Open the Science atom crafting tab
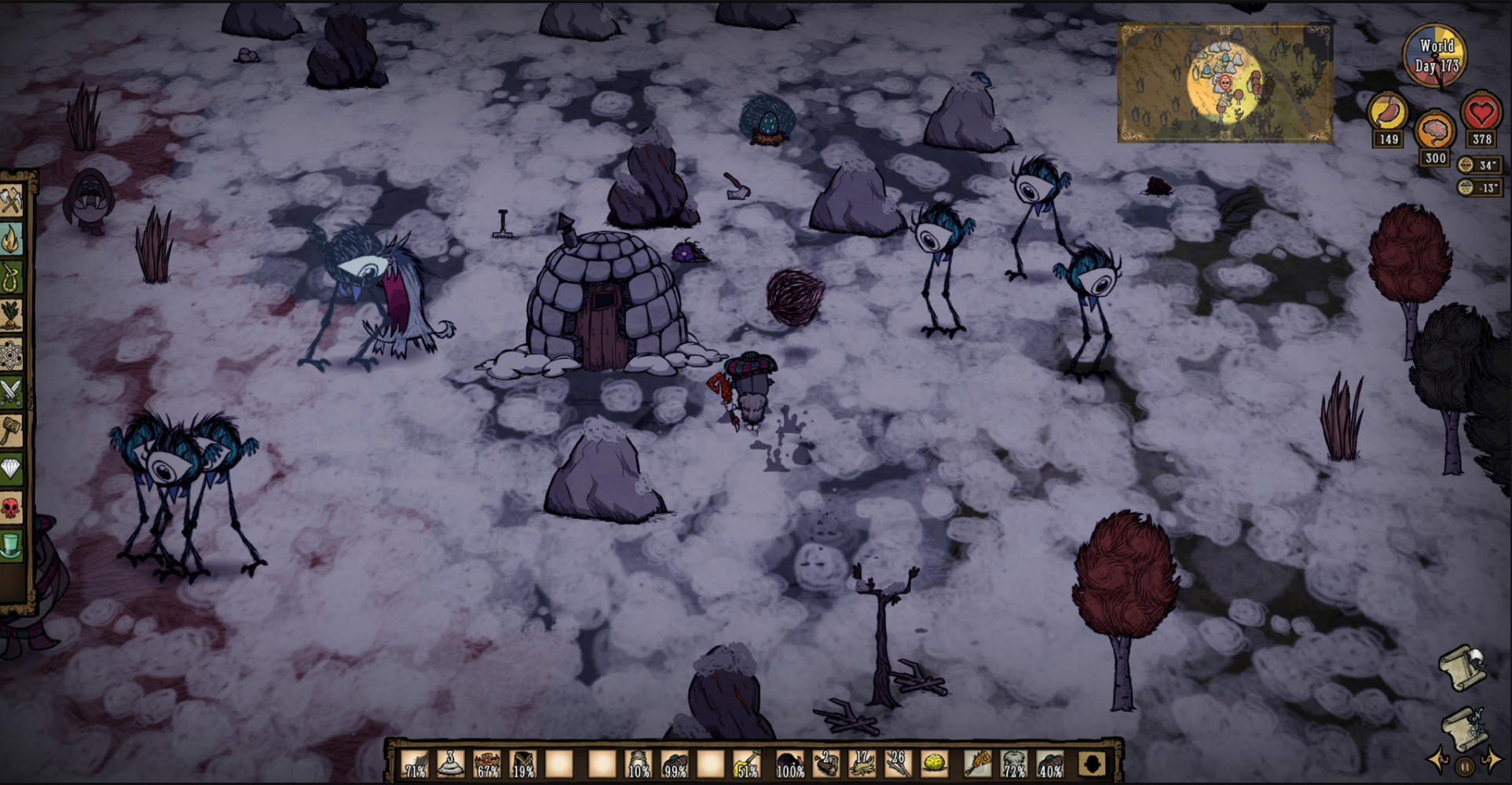This screenshot has height=785, width=1512. [11, 355]
